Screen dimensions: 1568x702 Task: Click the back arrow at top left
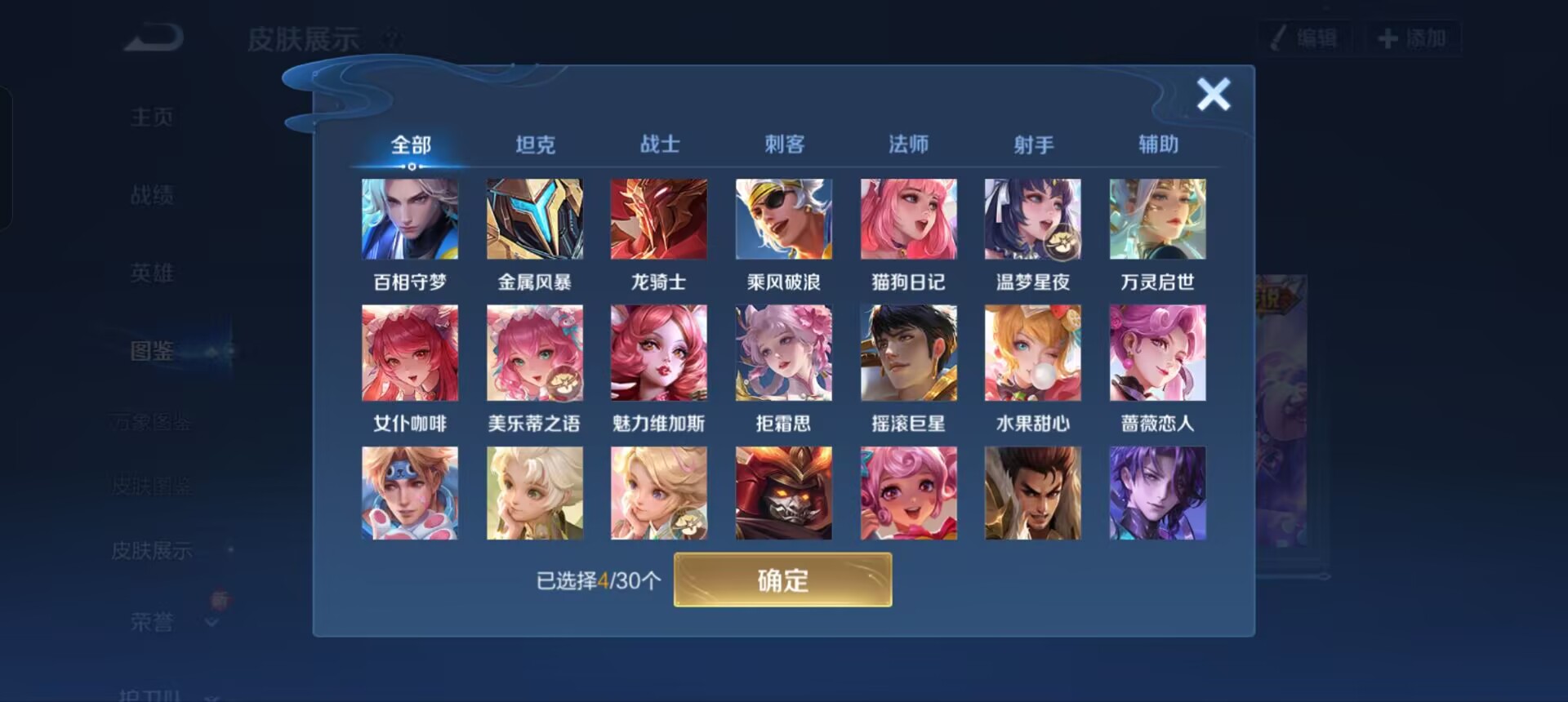pos(151,37)
